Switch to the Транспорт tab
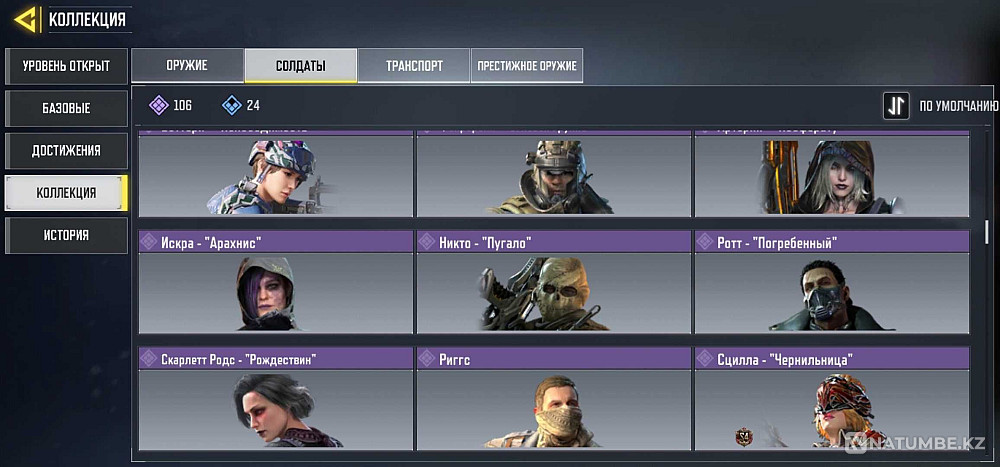This screenshot has height=467, width=1000. tap(414, 65)
